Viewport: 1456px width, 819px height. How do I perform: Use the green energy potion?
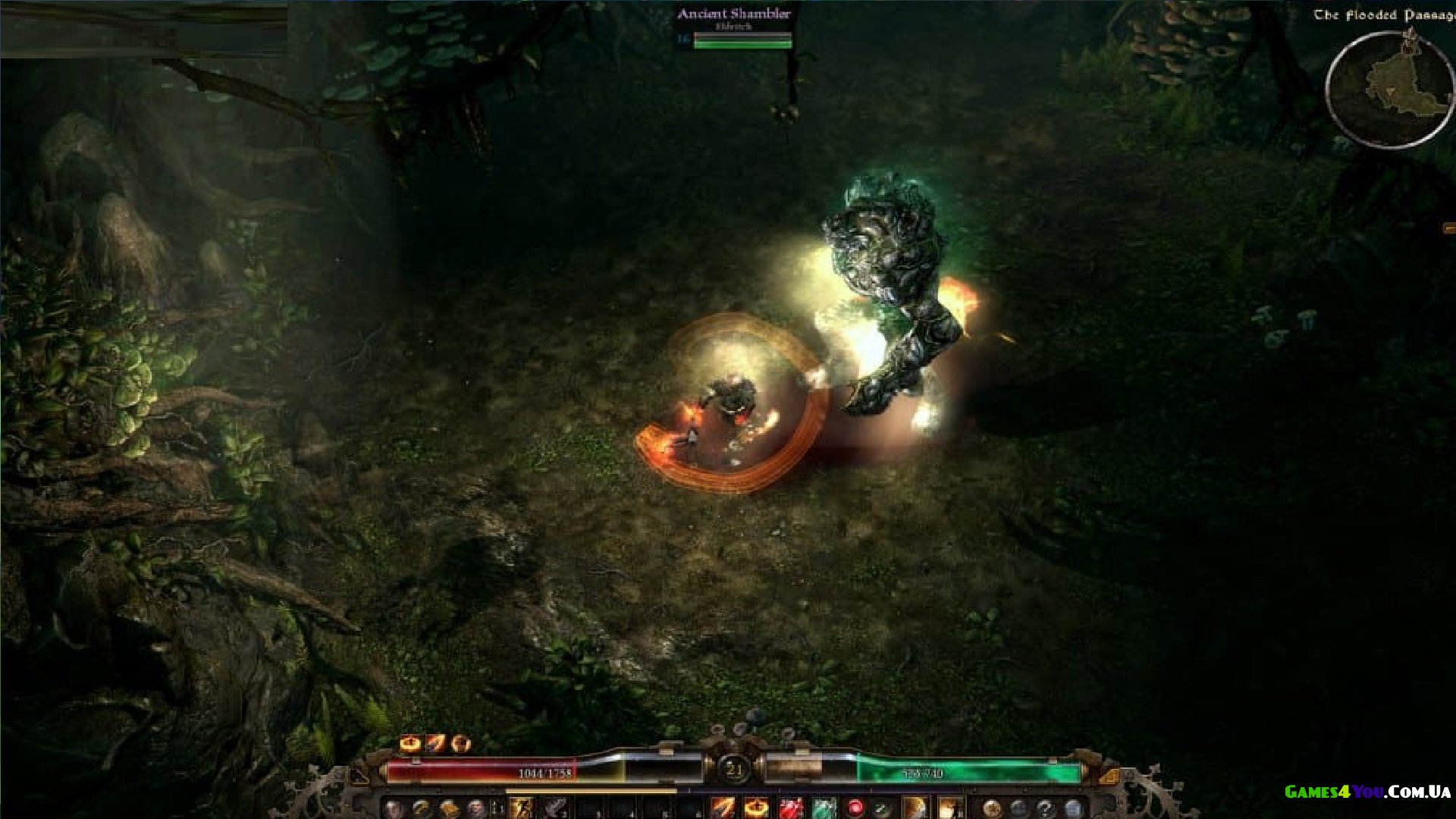click(824, 808)
